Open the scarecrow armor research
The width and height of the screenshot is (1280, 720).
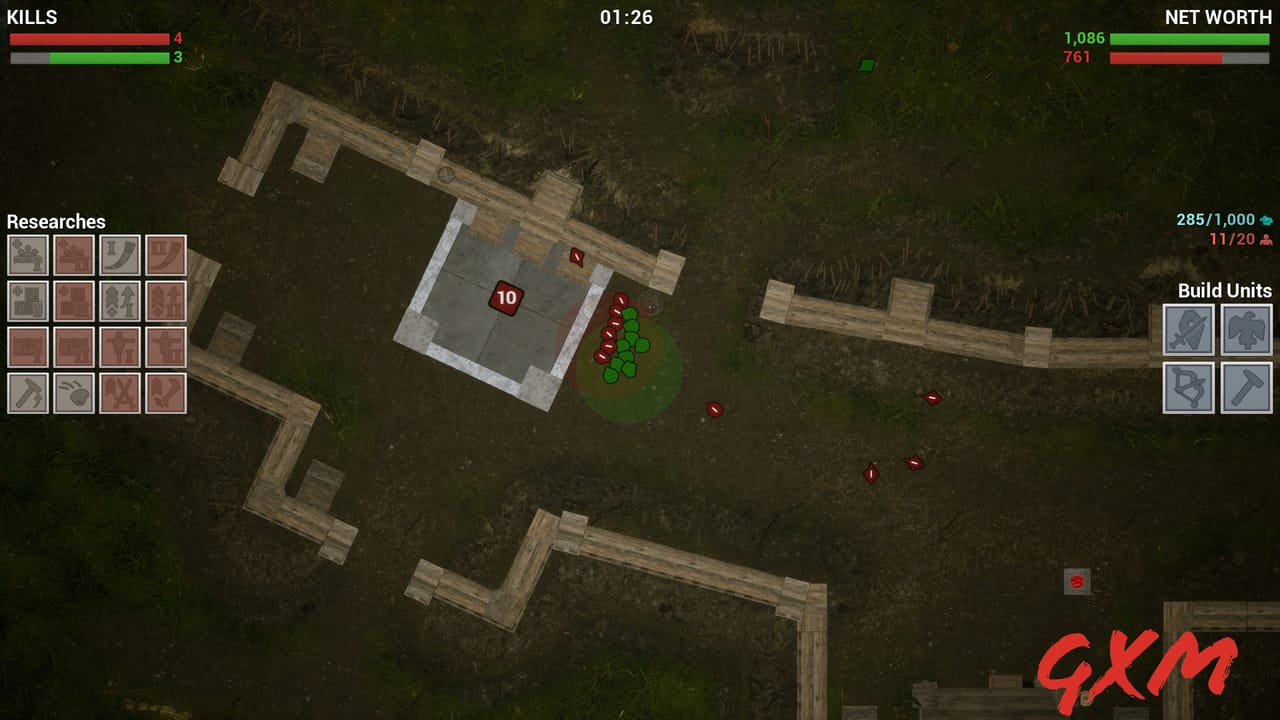pos(121,346)
